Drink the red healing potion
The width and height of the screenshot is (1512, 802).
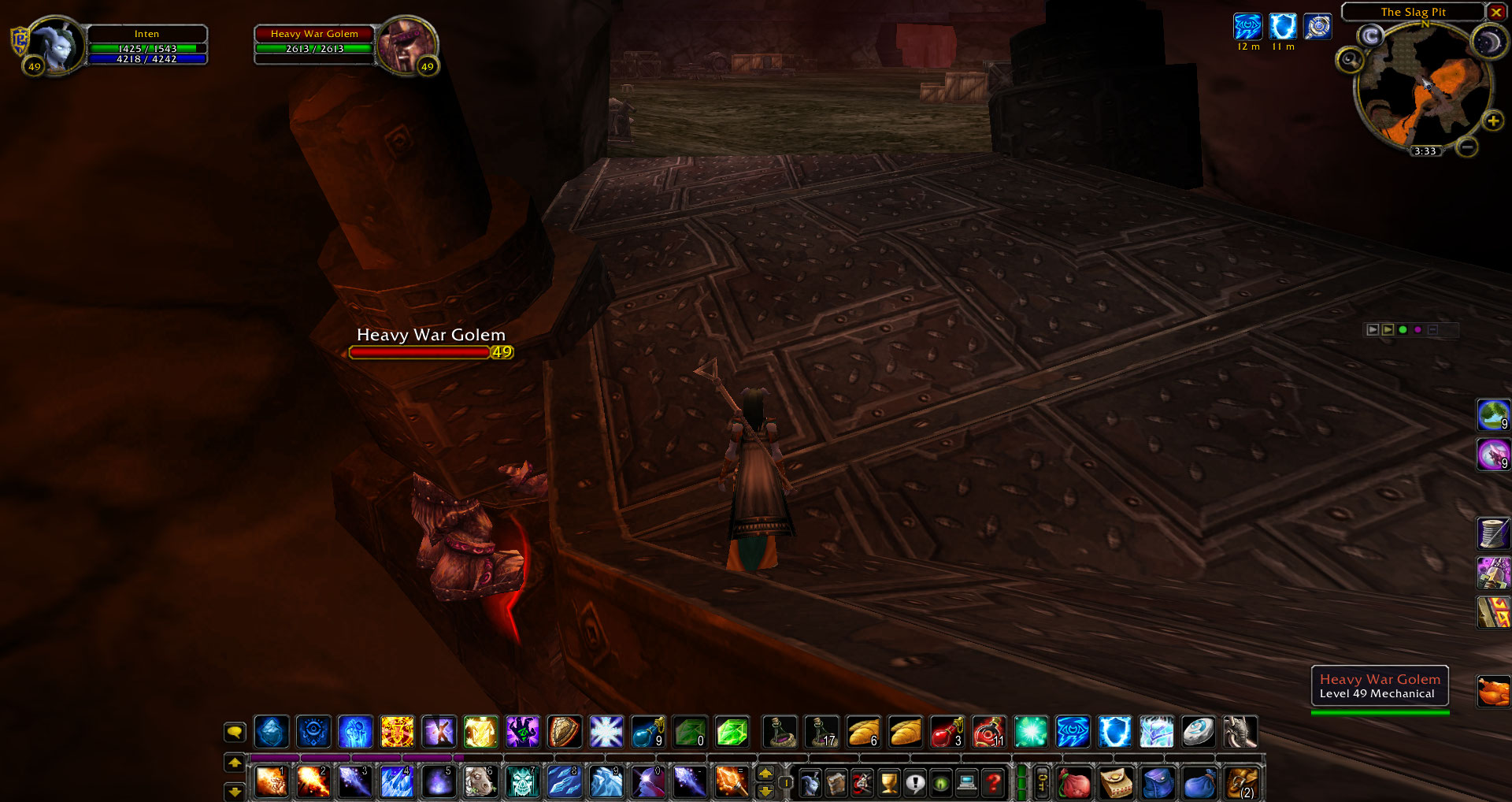pyautogui.click(x=947, y=732)
